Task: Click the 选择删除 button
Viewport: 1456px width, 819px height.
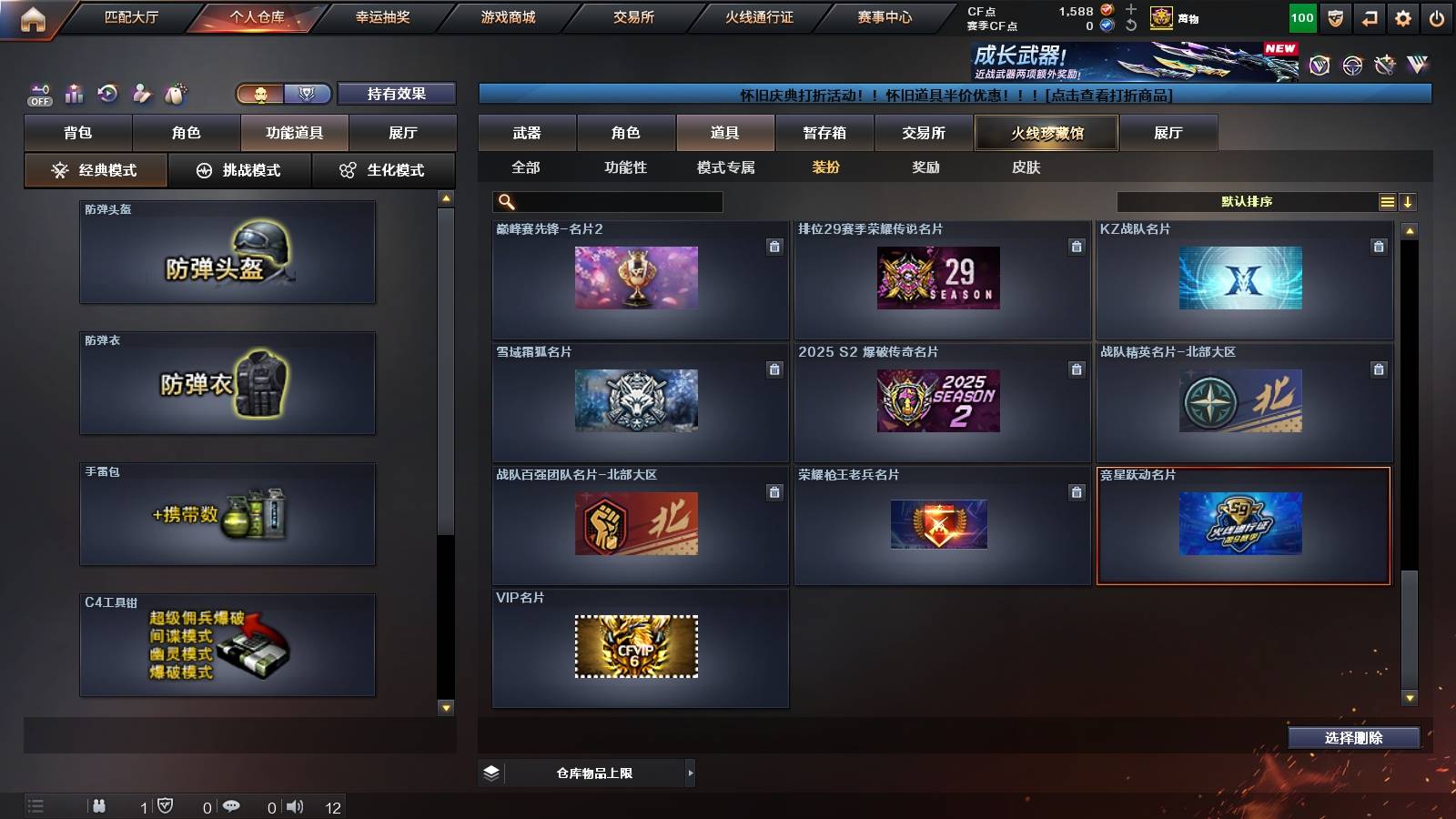Action: 1353,738
